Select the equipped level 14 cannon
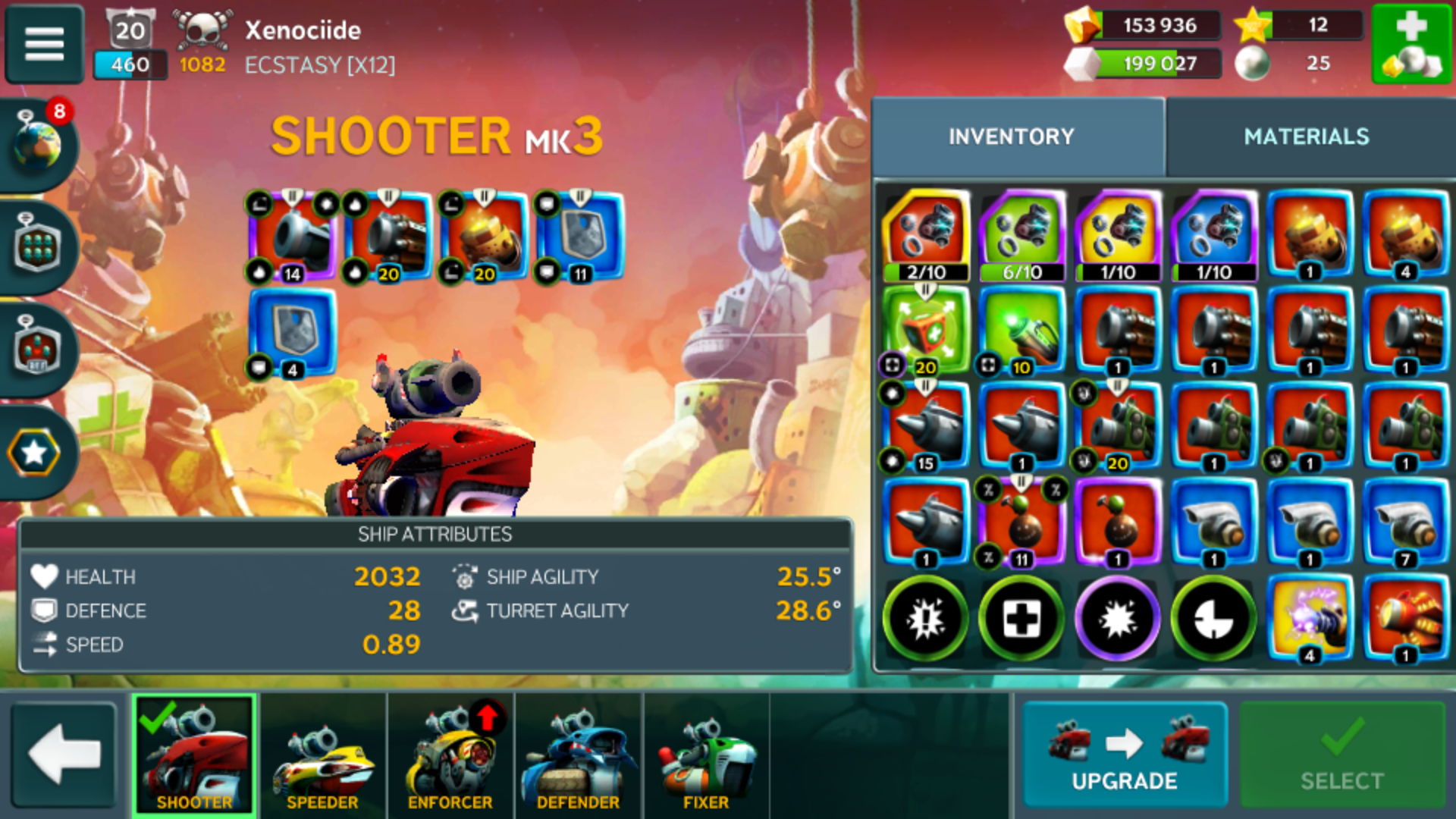This screenshot has height=819, width=1456. point(292,237)
